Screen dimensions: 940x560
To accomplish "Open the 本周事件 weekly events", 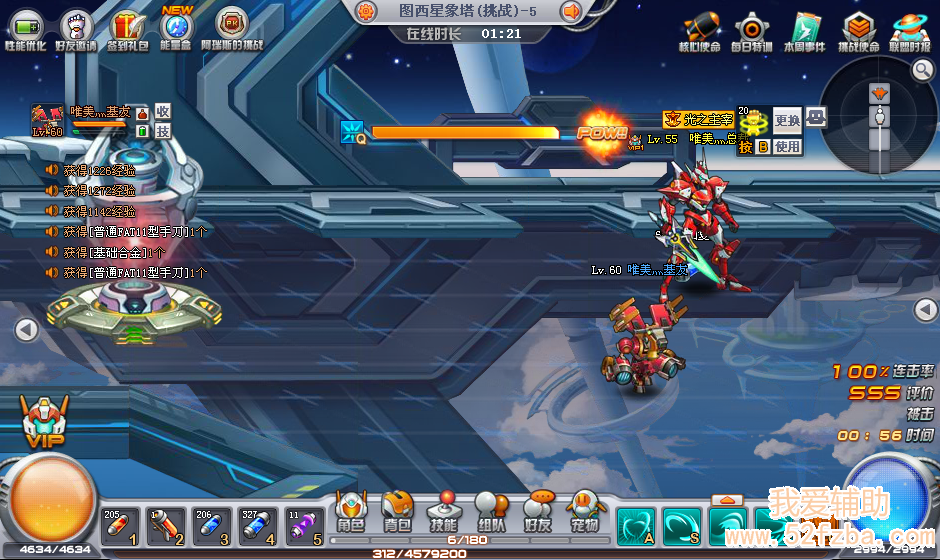I will (805, 28).
